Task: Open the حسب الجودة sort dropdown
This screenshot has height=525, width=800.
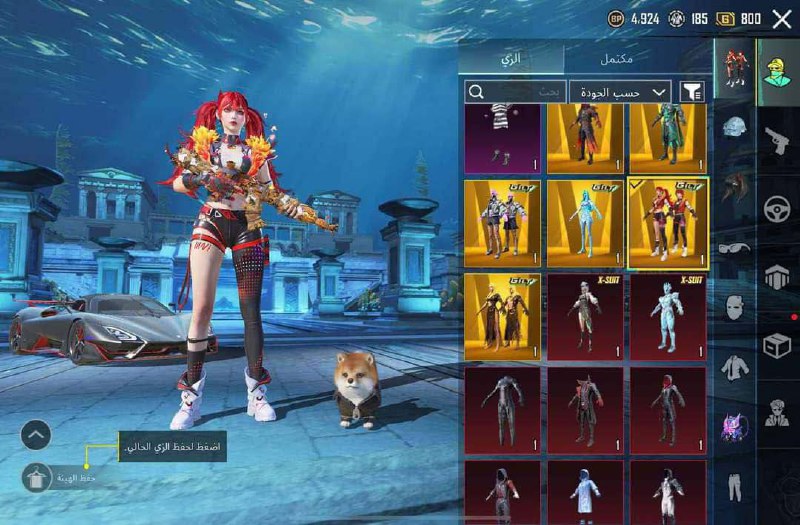Action: tap(620, 91)
